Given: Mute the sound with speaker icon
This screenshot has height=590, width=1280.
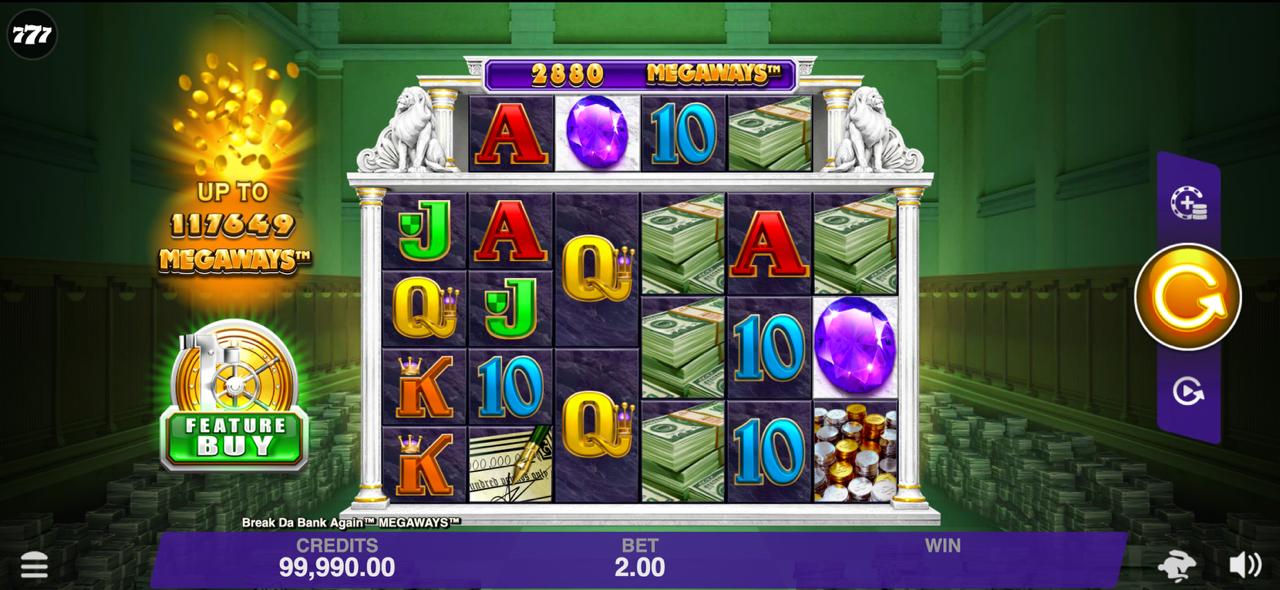Looking at the screenshot, I should pyautogui.click(x=1244, y=565).
